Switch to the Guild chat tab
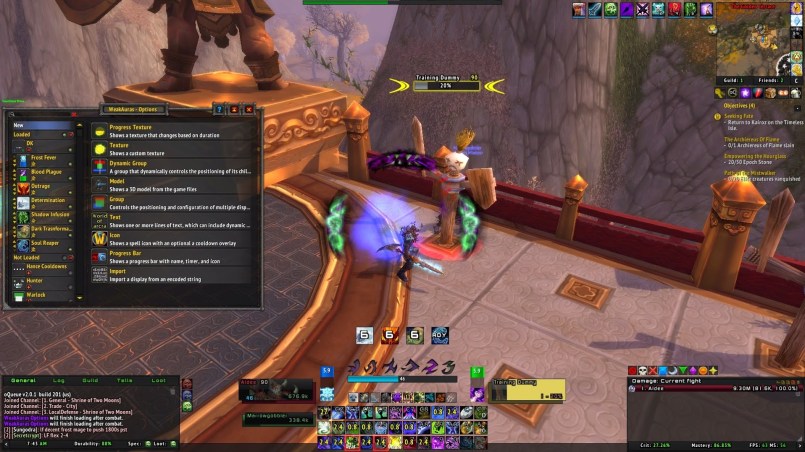Image resolution: width=805 pixels, height=452 pixels. coord(90,381)
